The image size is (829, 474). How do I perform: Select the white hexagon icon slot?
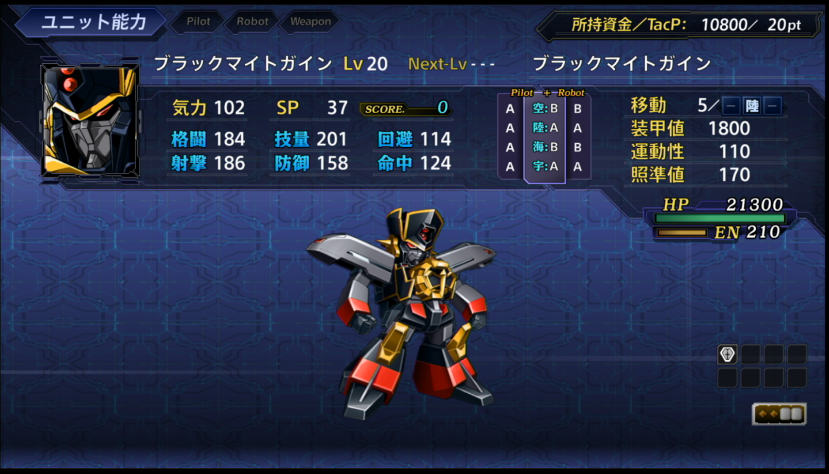pos(728,354)
